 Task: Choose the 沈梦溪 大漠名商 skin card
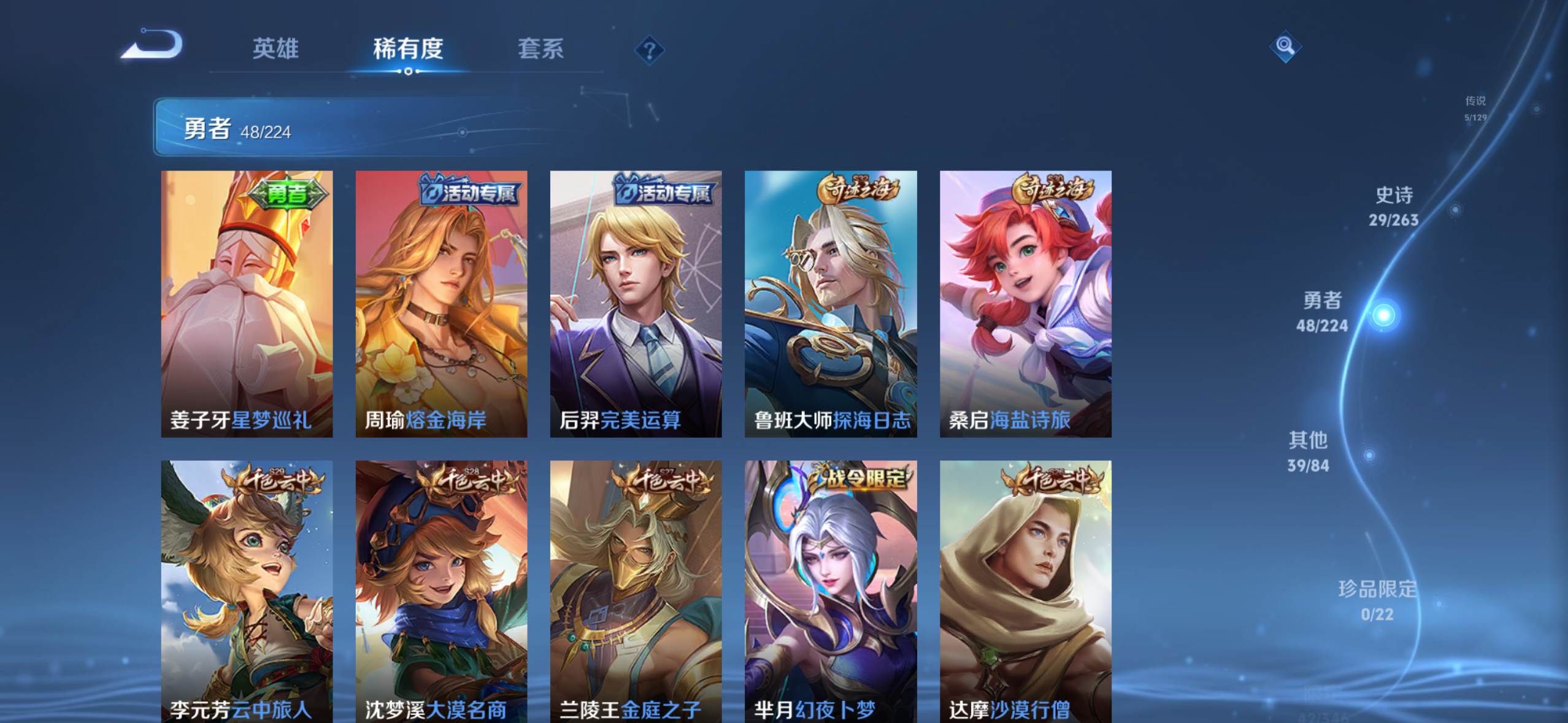tap(441, 591)
